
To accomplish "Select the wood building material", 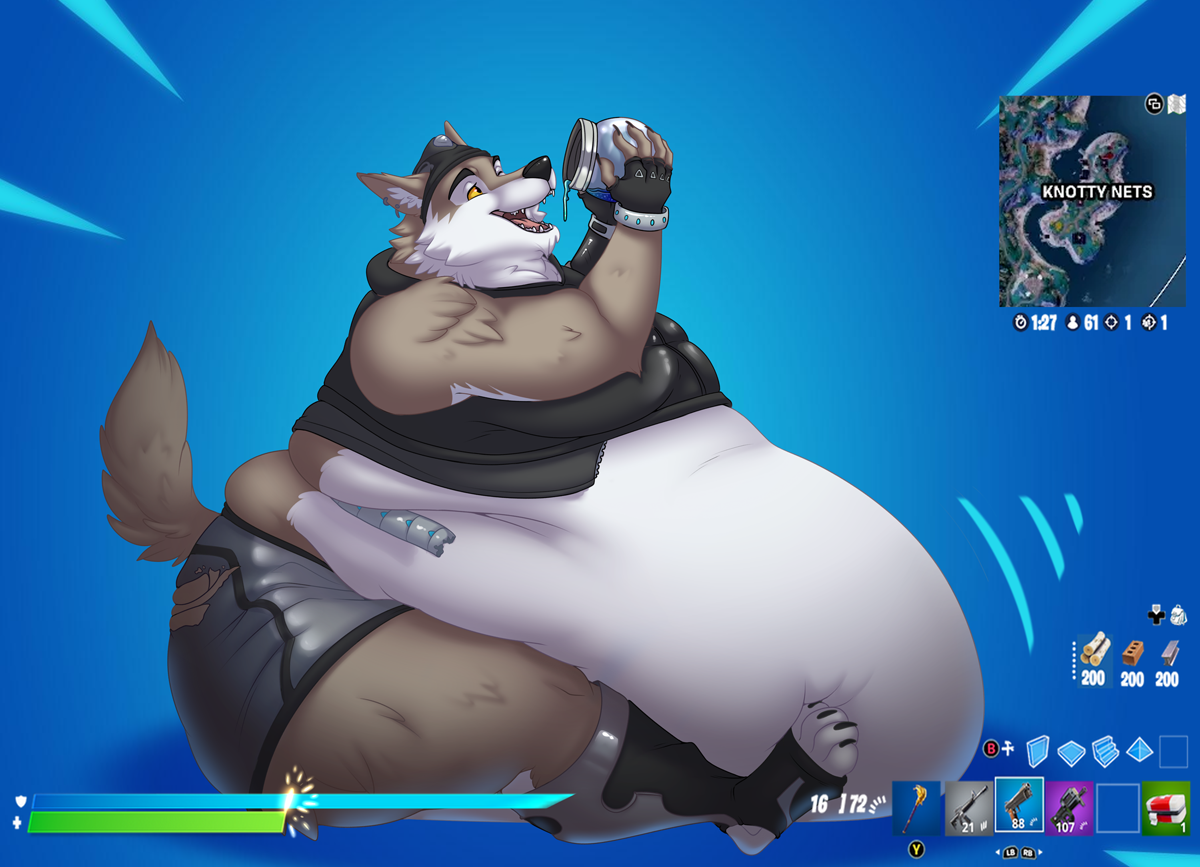I will [x=1094, y=654].
